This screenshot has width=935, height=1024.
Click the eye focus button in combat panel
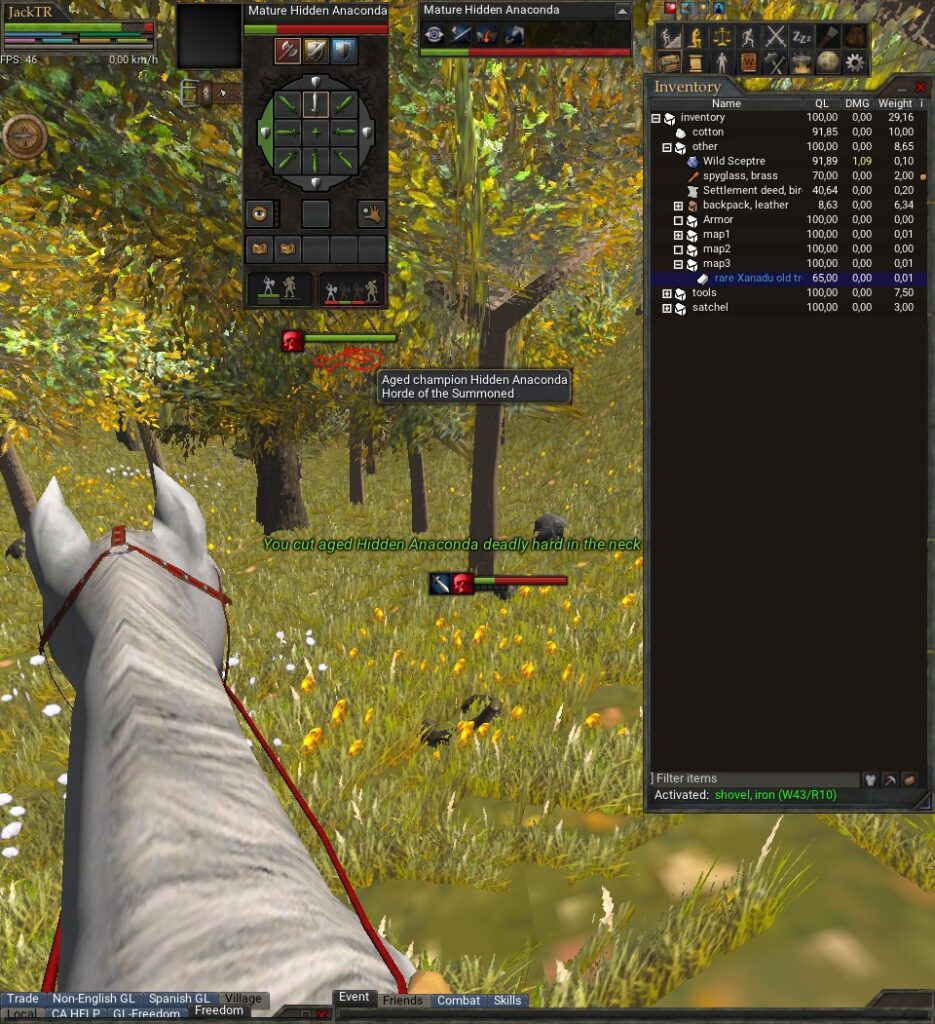pyautogui.click(x=260, y=212)
